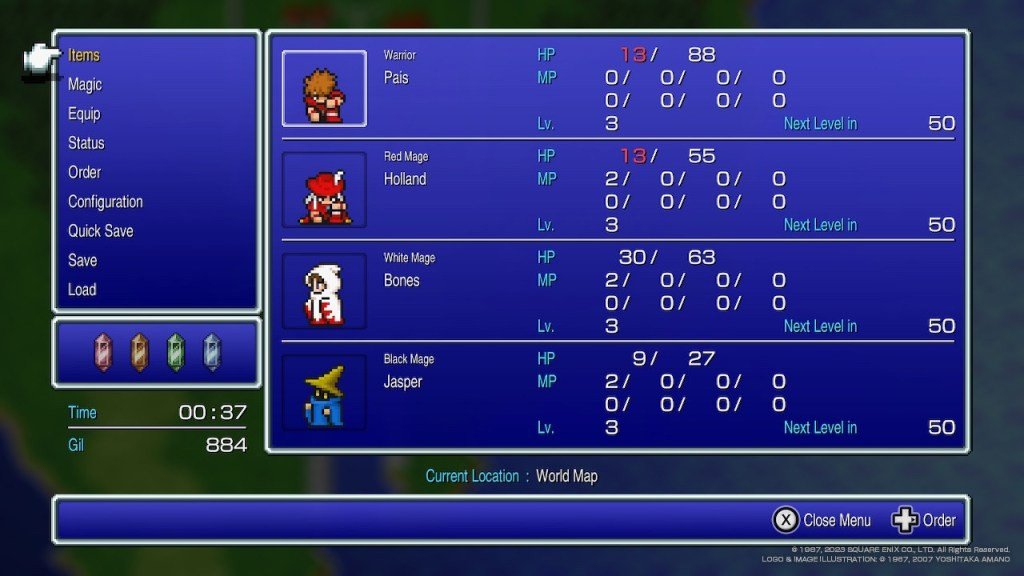Open the Status screen

pos(86,143)
